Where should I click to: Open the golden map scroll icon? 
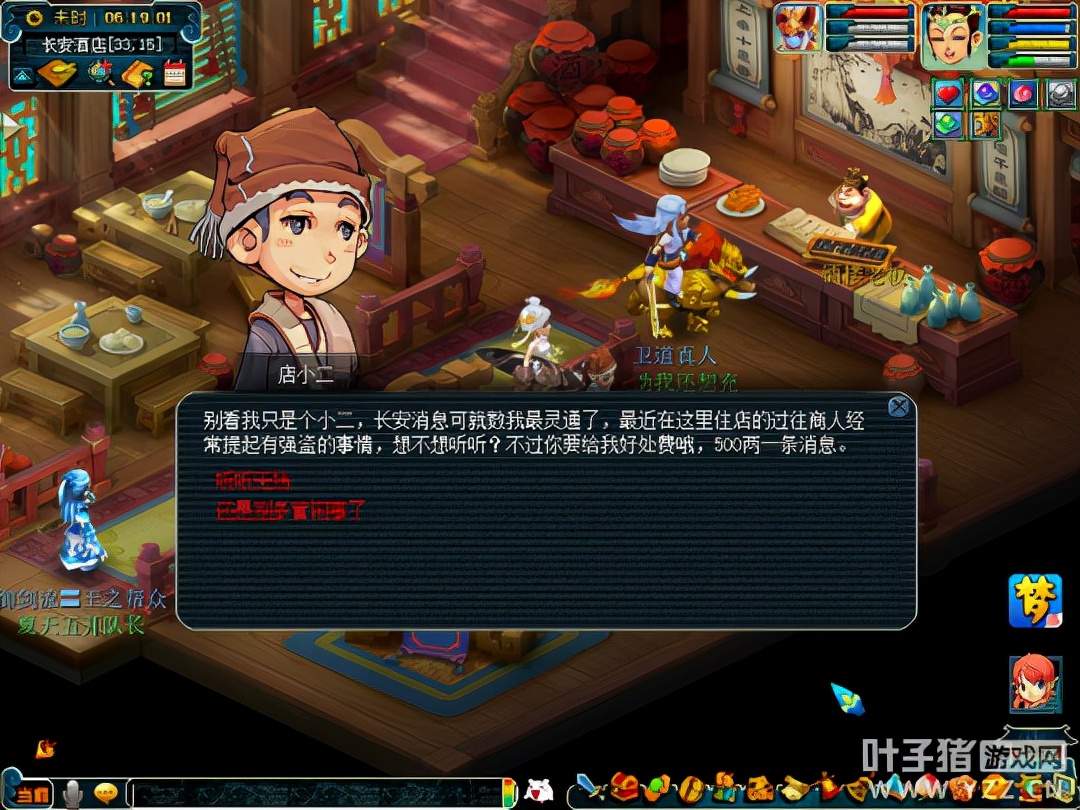[58, 73]
